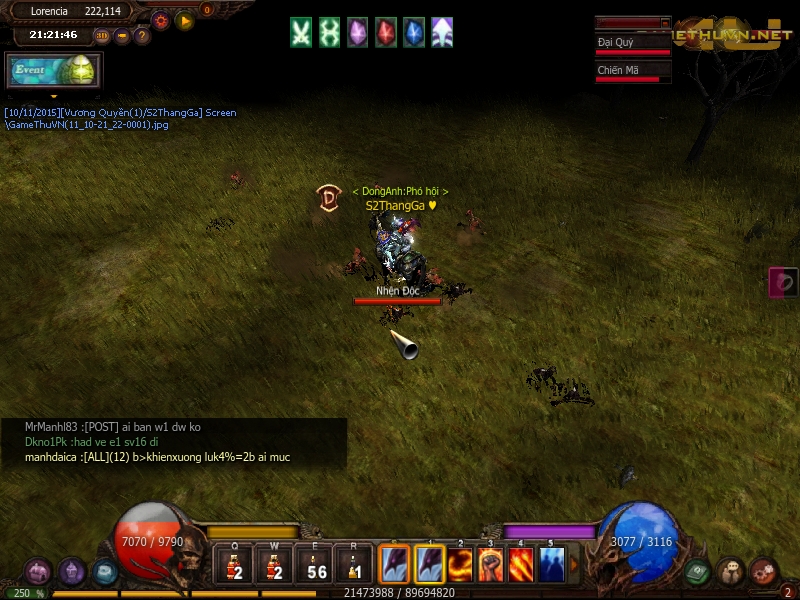Activate the blue silhouettes skill in slot 5

coord(552,565)
